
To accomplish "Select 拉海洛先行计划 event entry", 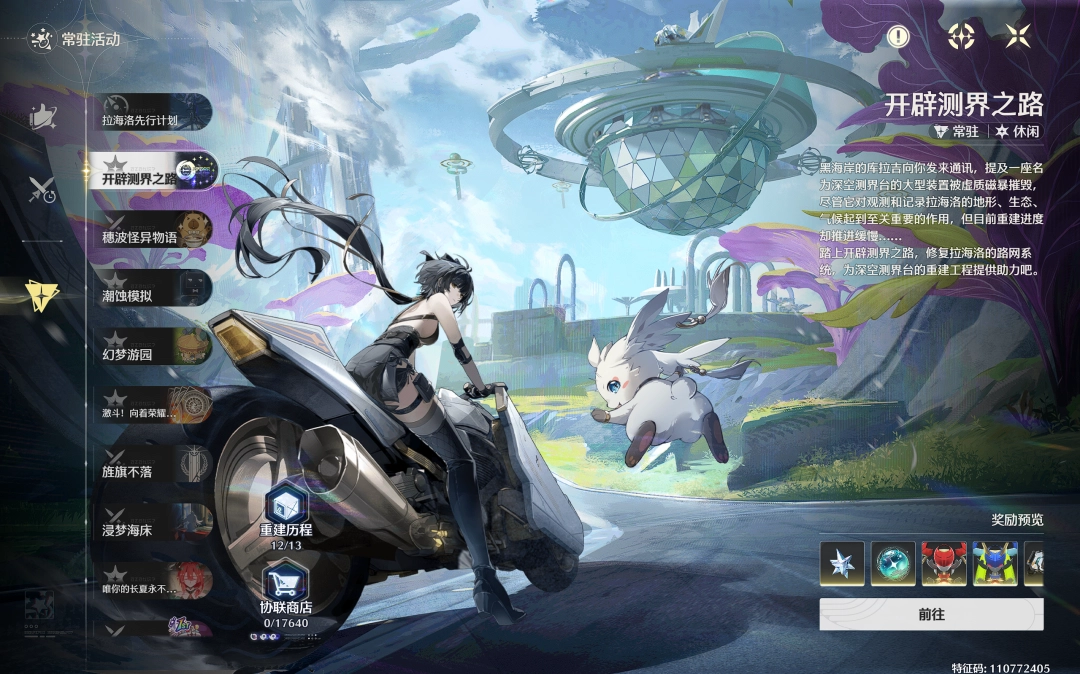I will 155,113.
